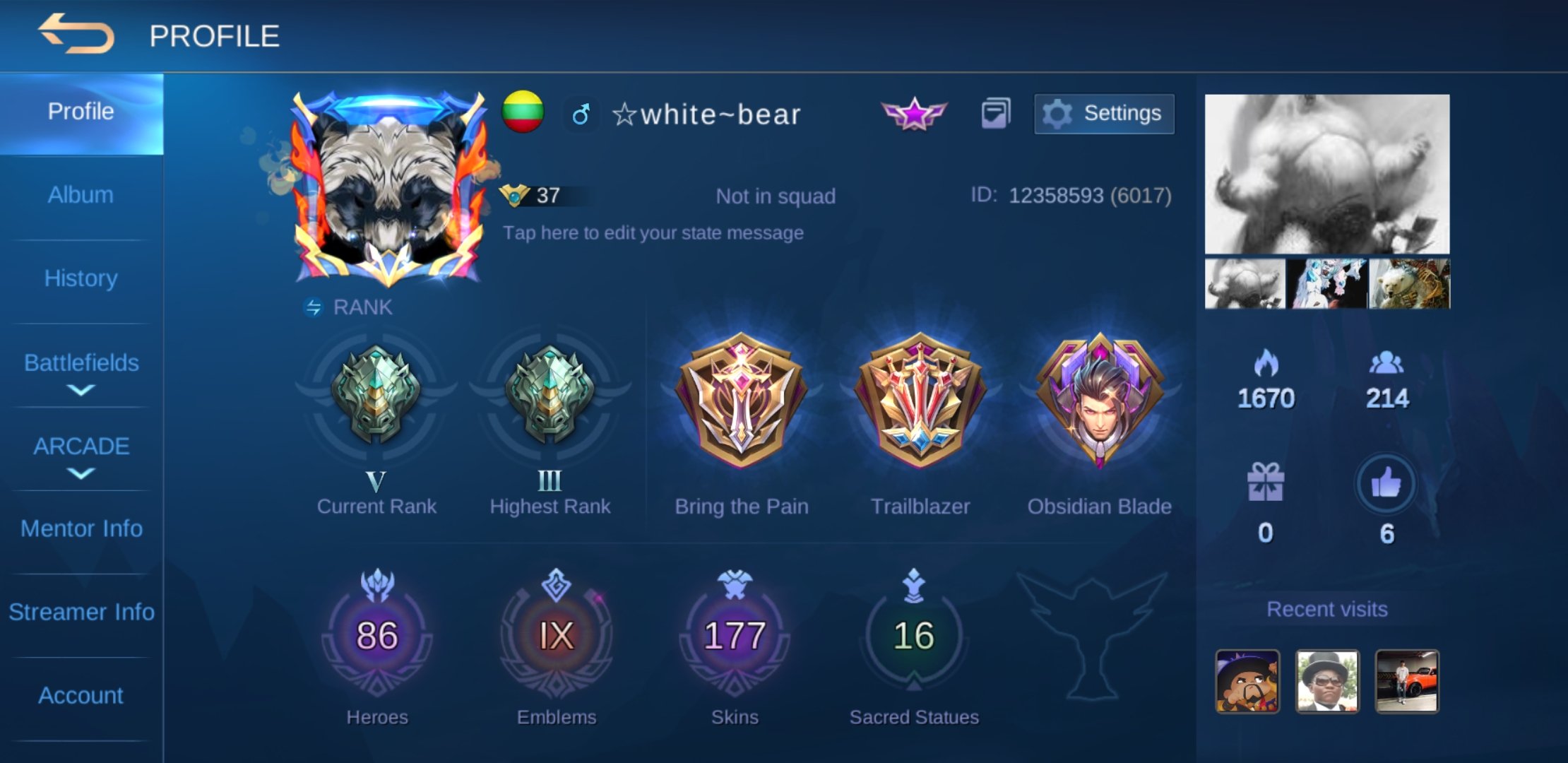Open the Skins collection

tap(735, 636)
